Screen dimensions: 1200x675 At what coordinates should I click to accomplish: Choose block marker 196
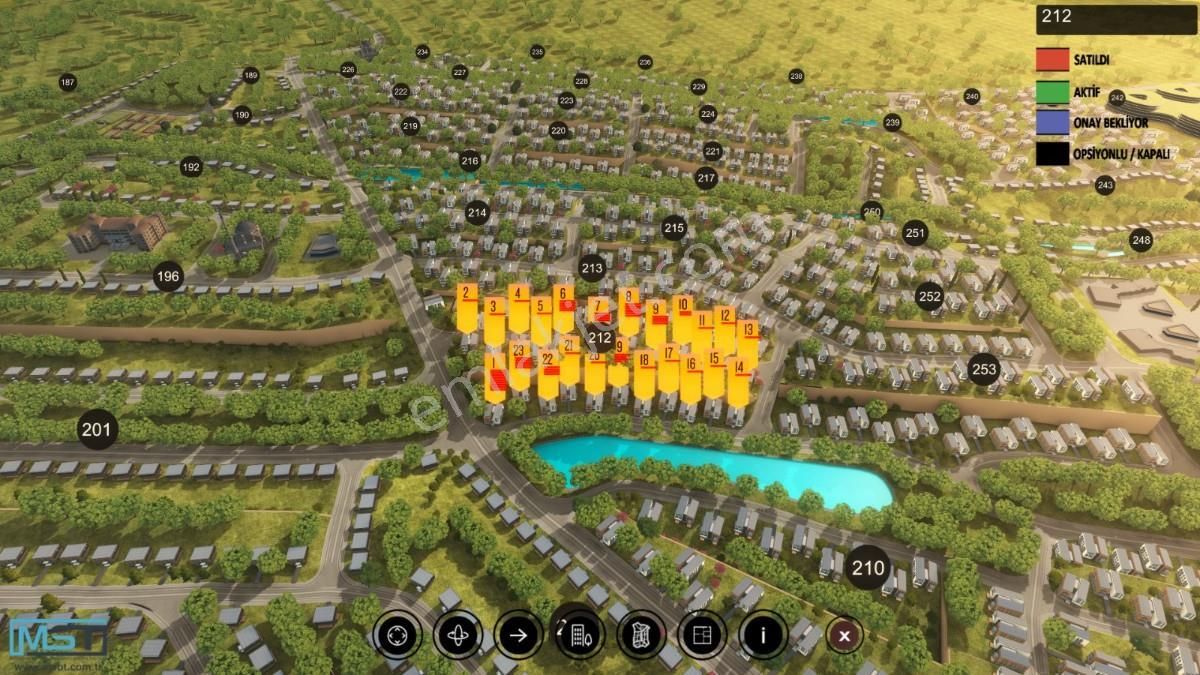click(x=168, y=276)
